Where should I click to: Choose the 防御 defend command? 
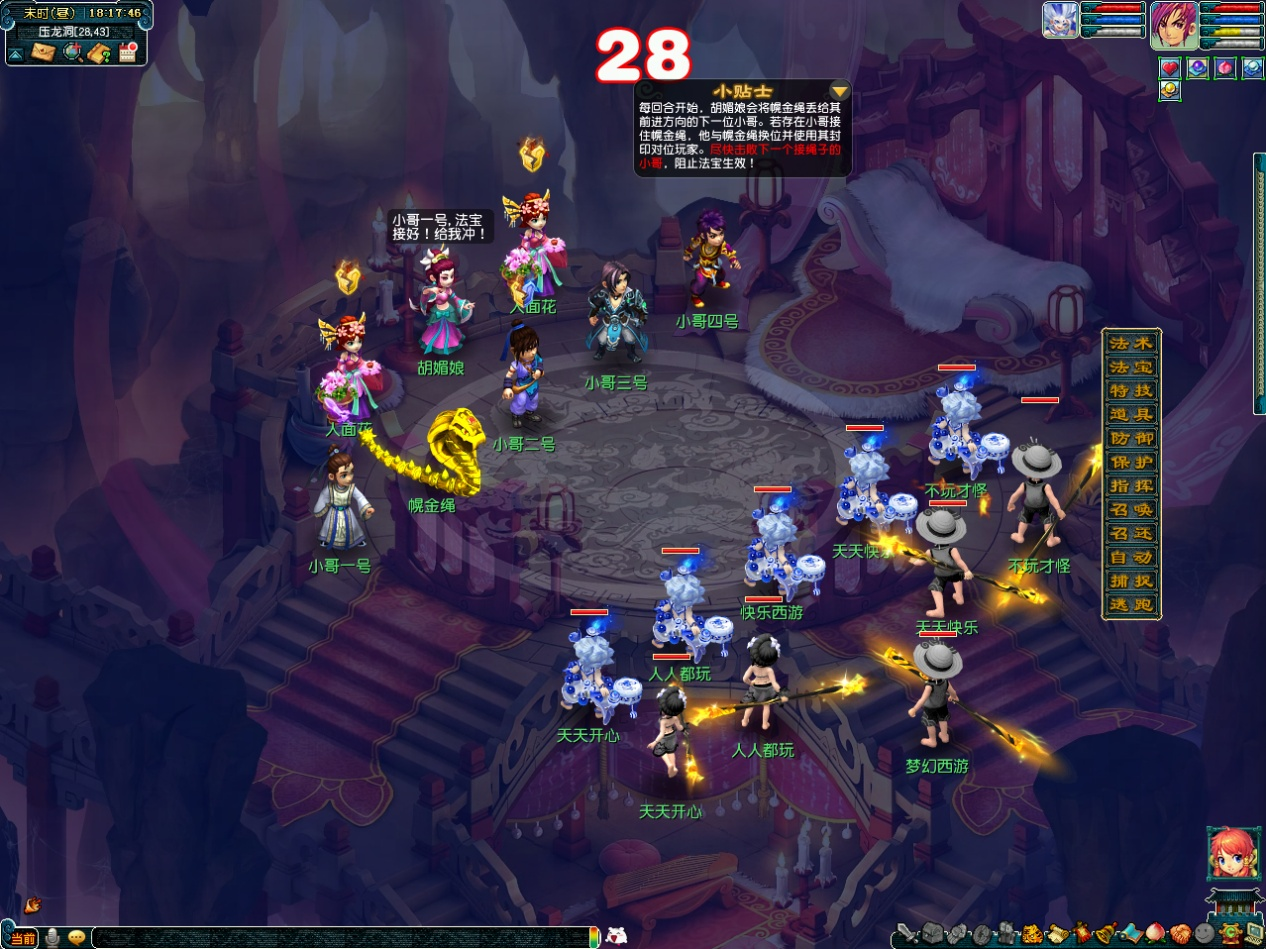[x=1131, y=438]
